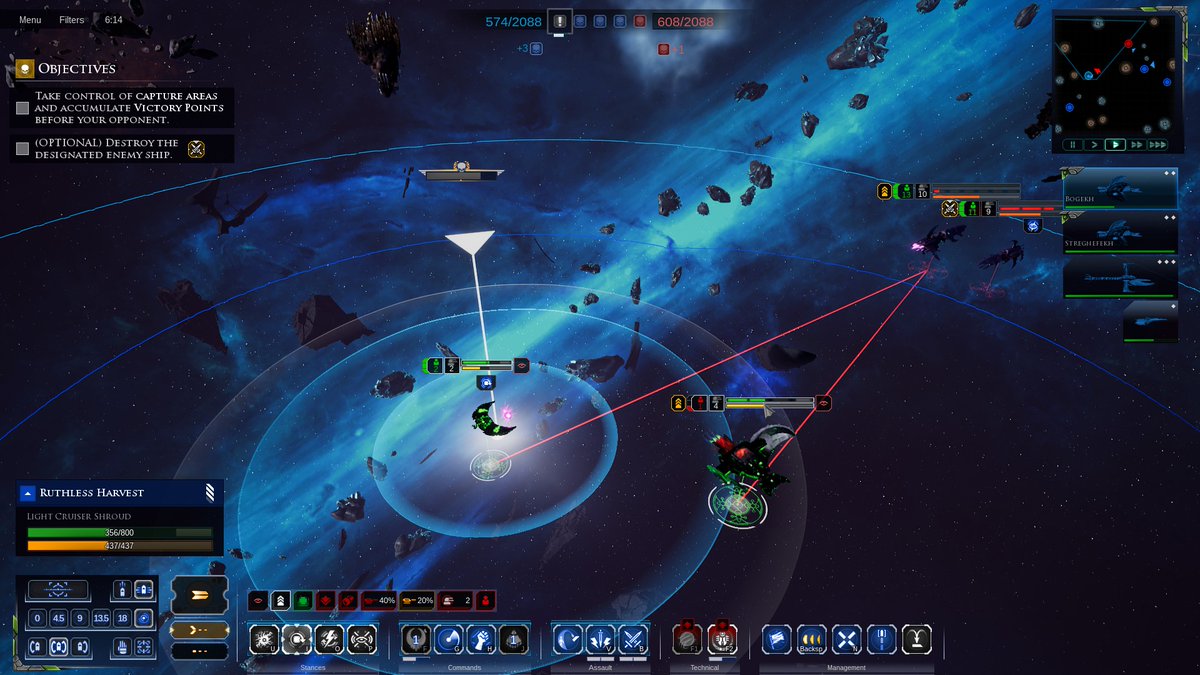Image resolution: width=1200 pixels, height=675 pixels.
Task: Pause the game with the minimap pause button
Action: pos(1072,145)
